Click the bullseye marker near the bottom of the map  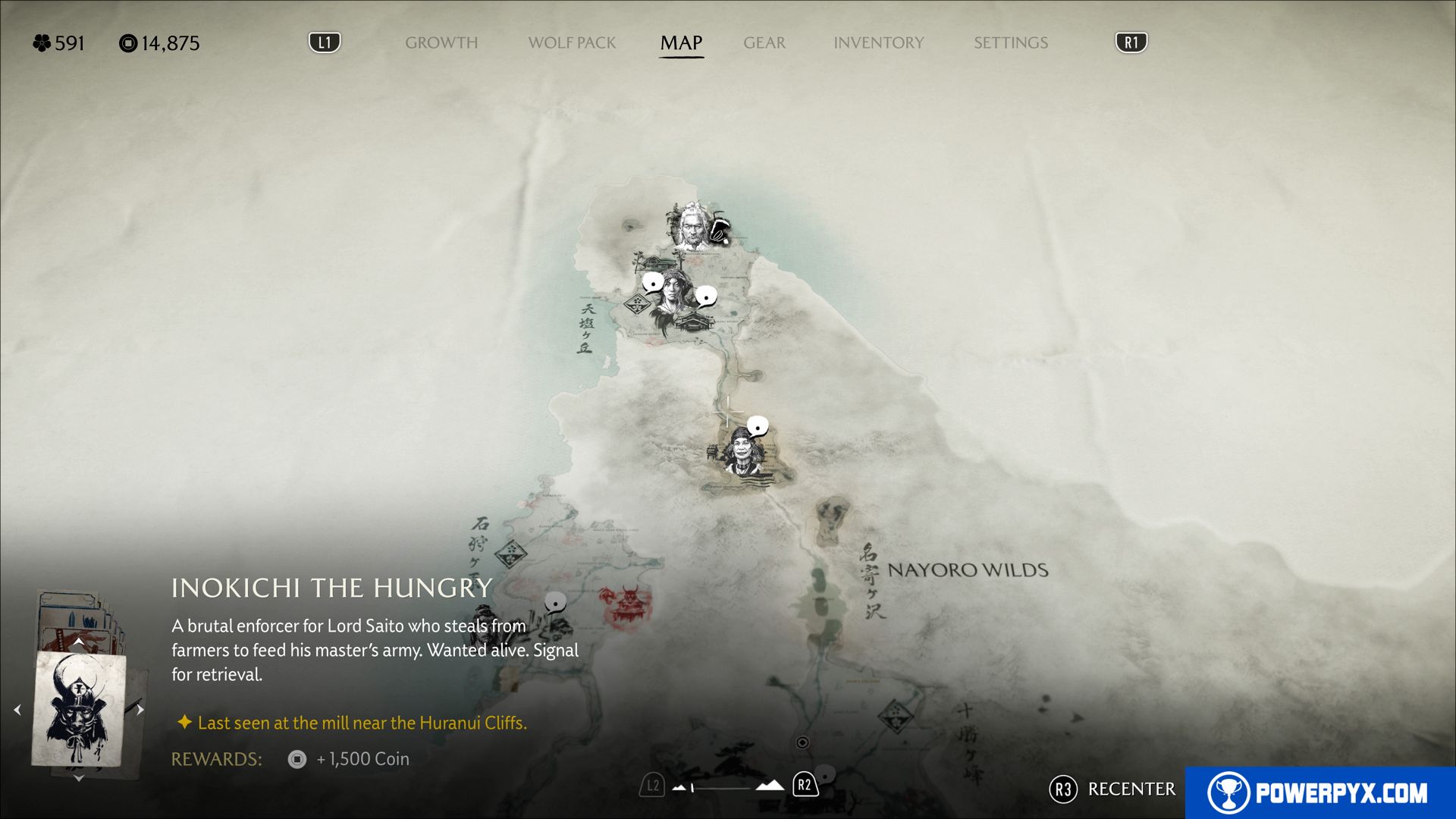pyautogui.click(x=802, y=742)
